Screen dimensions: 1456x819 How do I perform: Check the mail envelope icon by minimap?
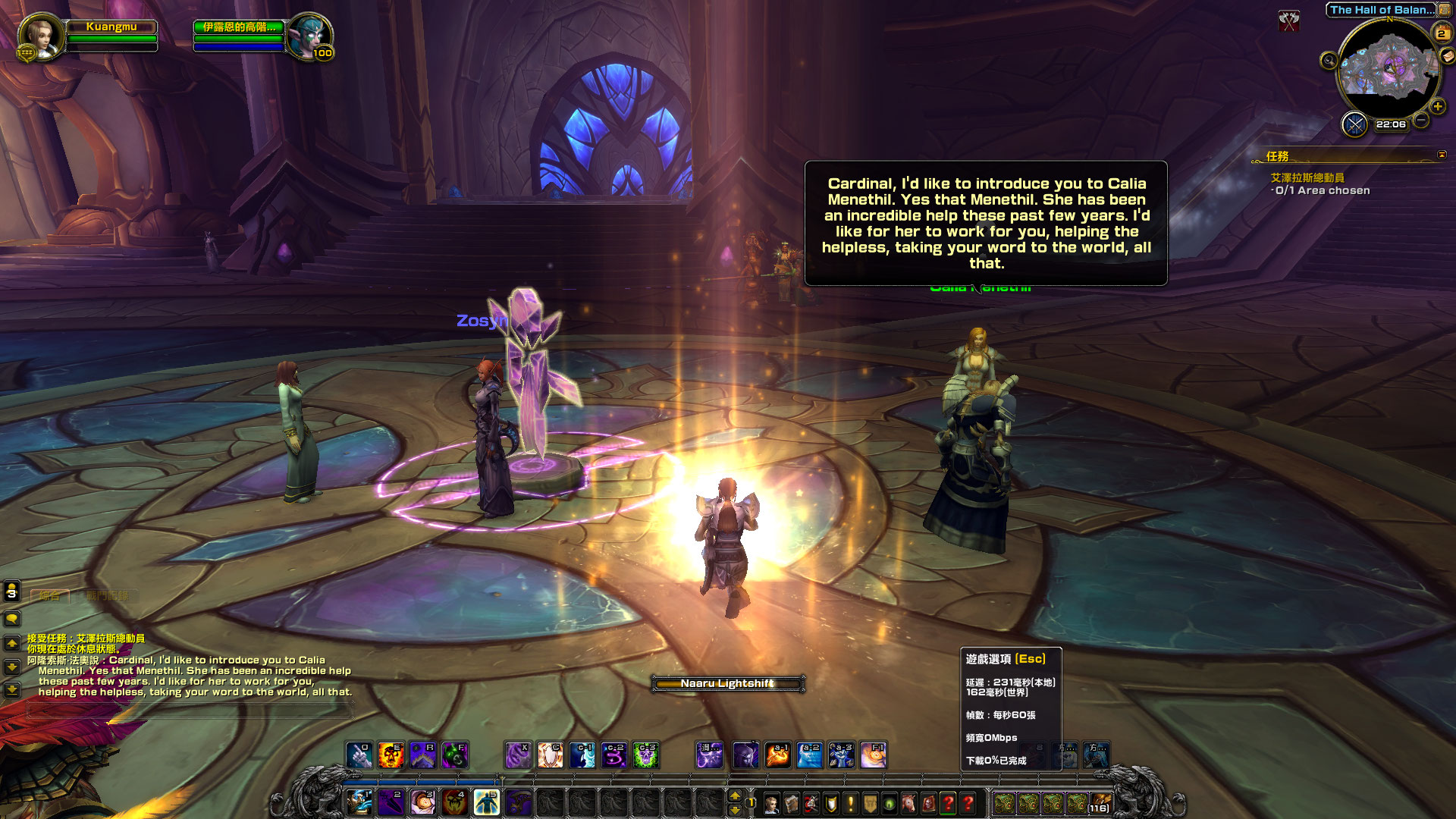(x=1447, y=56)
